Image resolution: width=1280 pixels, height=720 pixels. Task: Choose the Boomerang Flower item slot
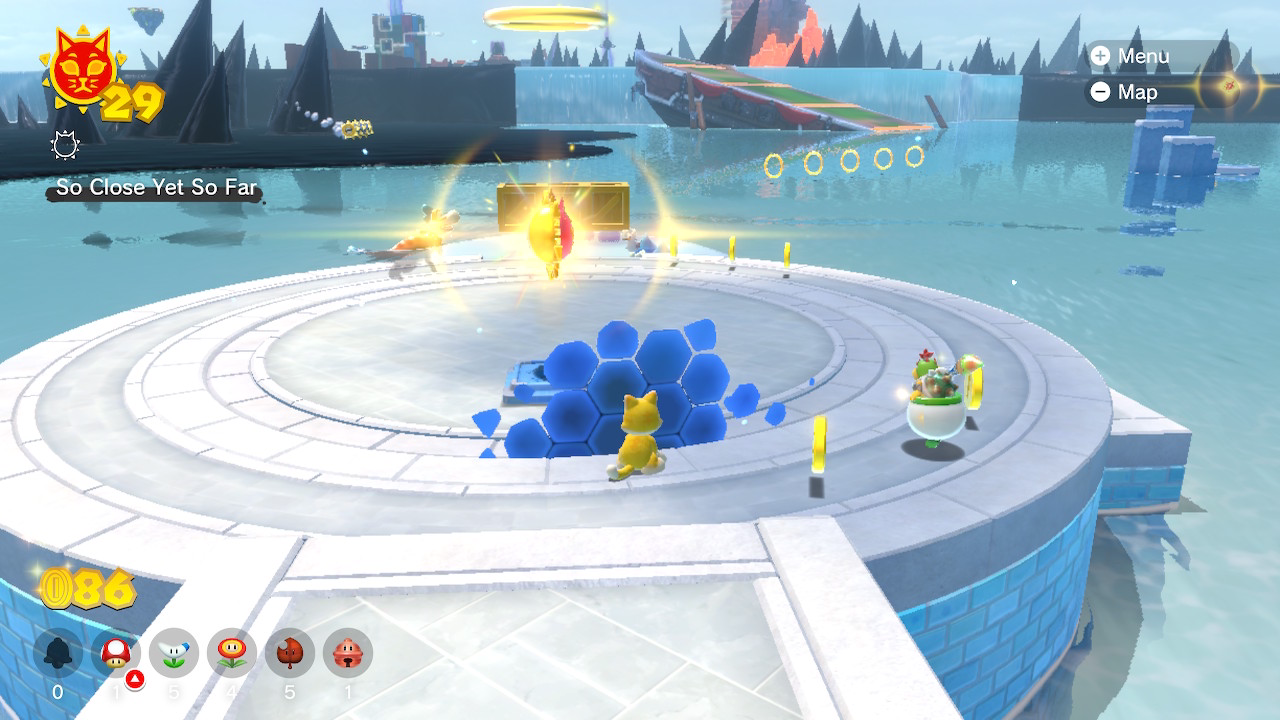(x=174, y=654)
